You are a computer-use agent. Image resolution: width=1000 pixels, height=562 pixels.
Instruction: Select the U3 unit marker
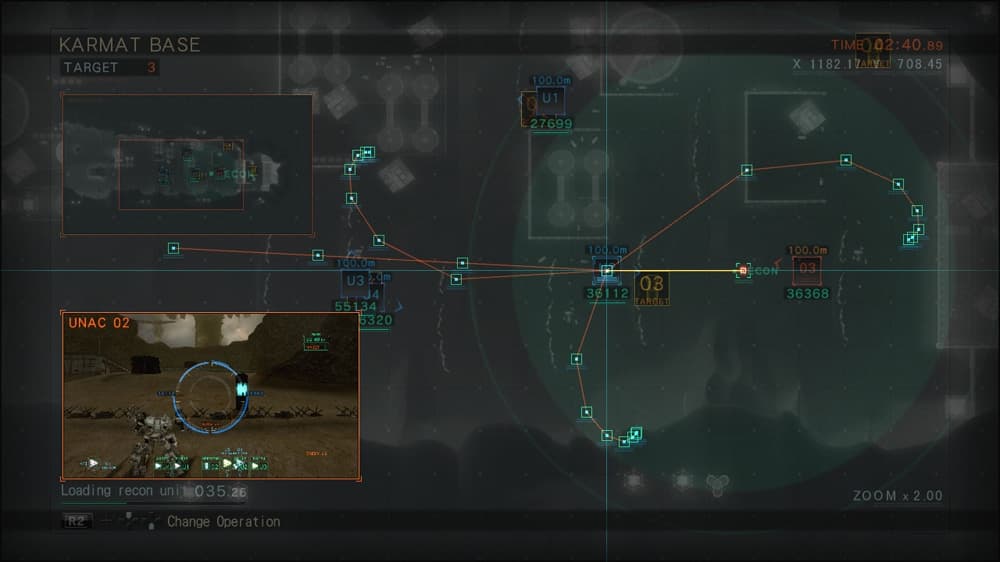pyautogui.click(x=354, y=281)
